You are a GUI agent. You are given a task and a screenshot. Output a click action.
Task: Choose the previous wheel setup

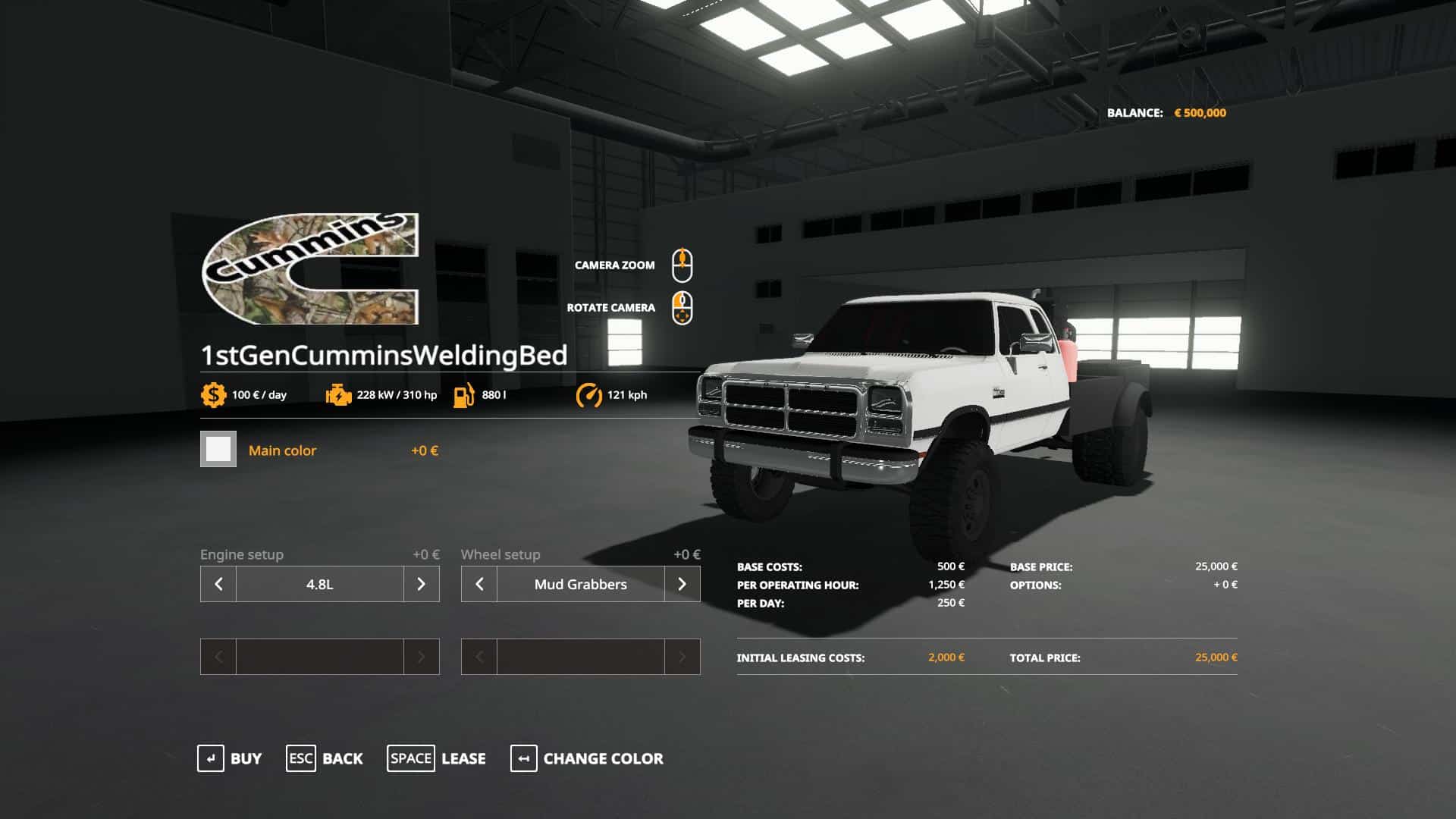(x=479, y=584)
